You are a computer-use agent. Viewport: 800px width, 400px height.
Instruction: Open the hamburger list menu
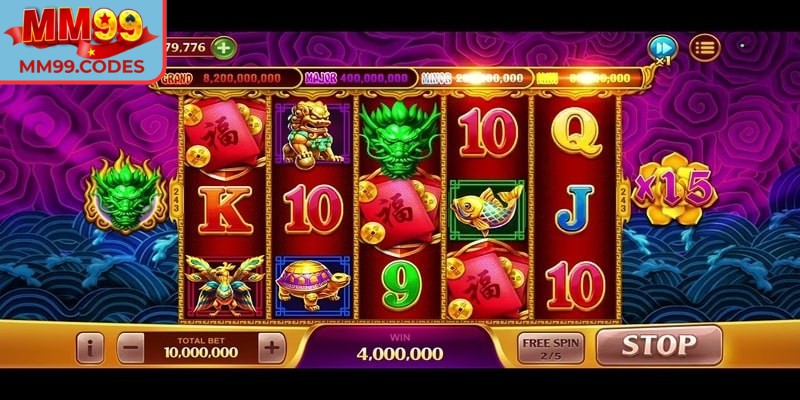pyautogui.click(x=705, y=47)
